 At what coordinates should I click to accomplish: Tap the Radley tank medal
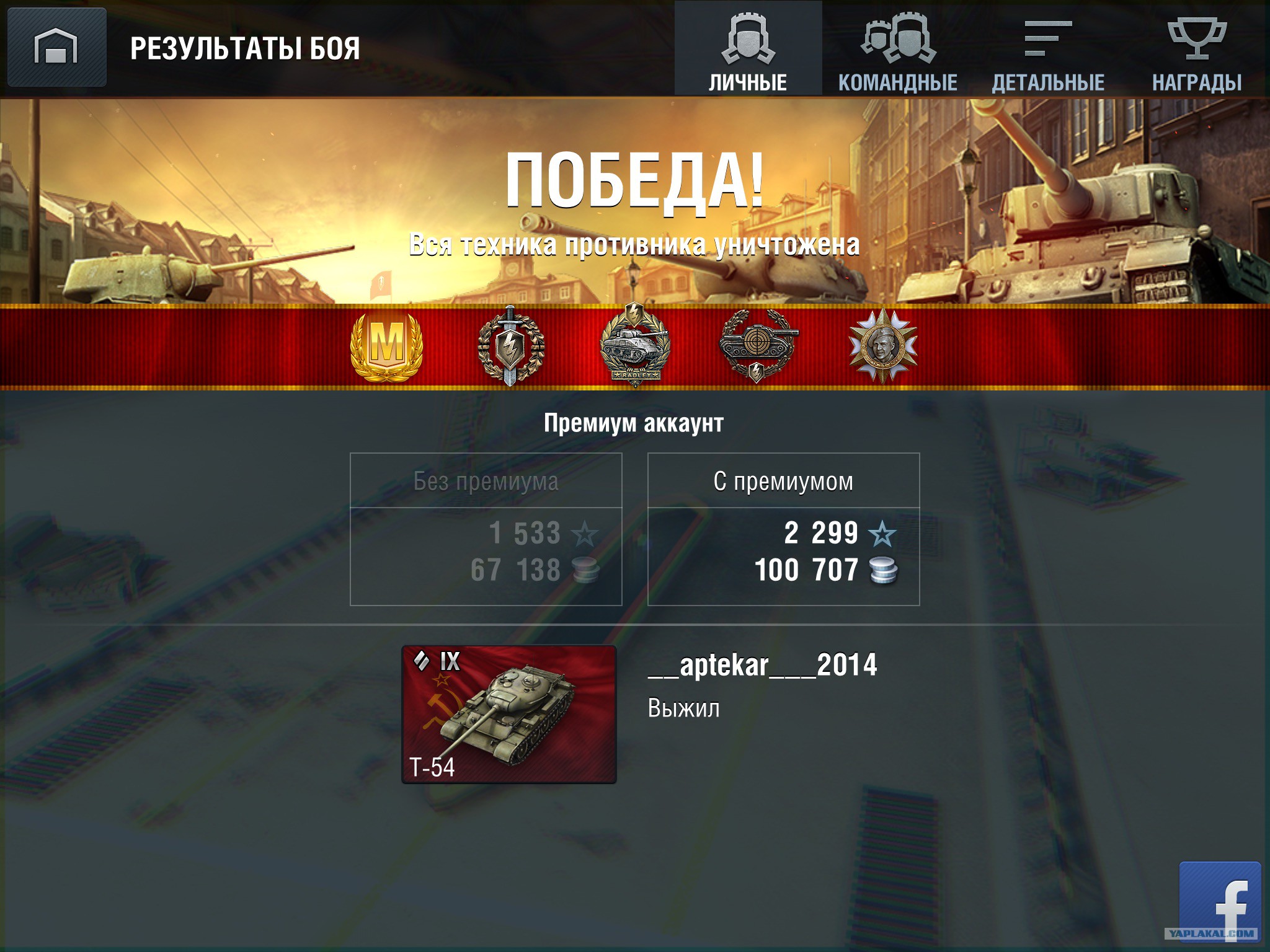pyautogui.click(x=635, y=346)
